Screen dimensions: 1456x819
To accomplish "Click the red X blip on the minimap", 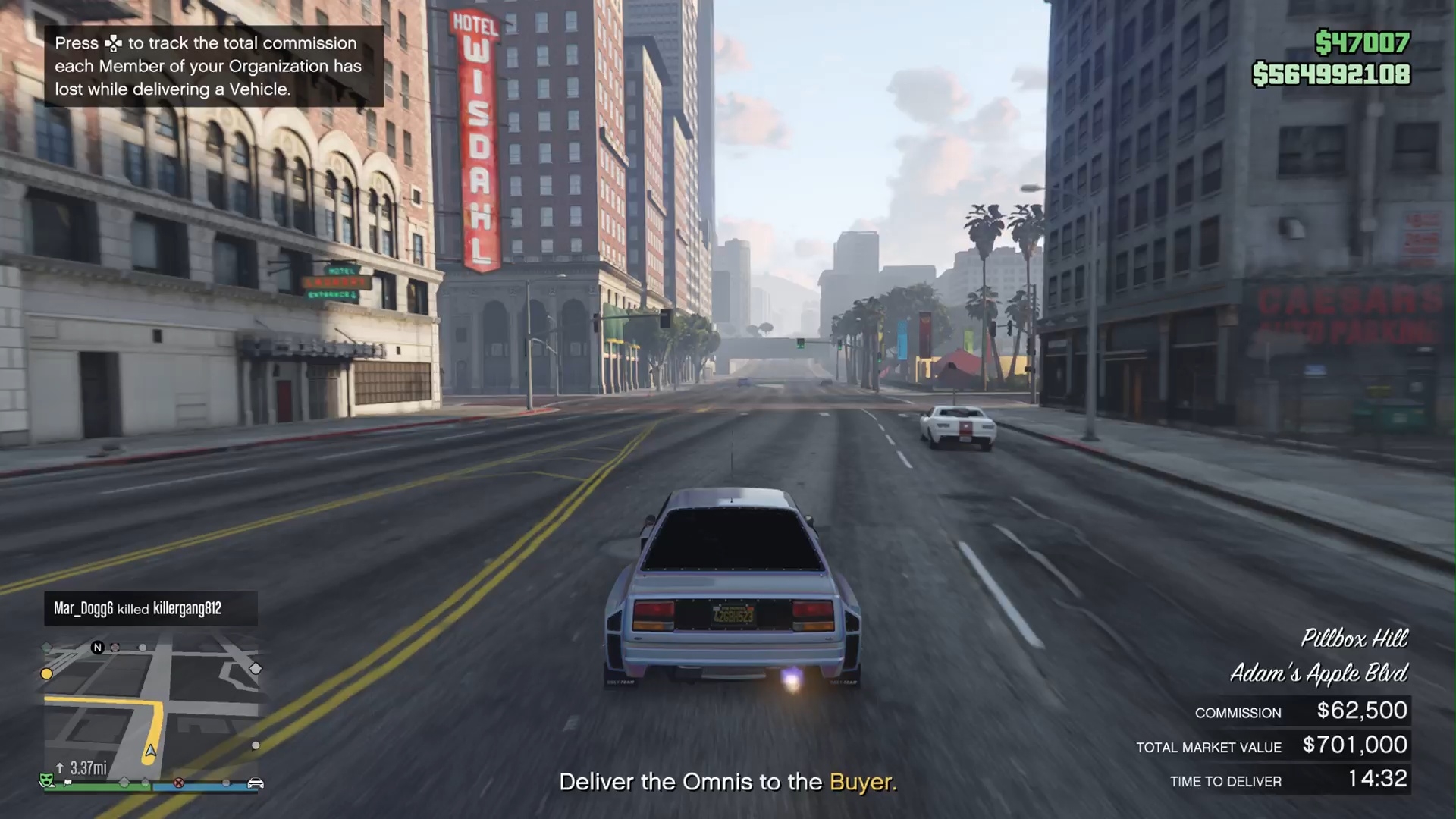I will tap(179, 783).
